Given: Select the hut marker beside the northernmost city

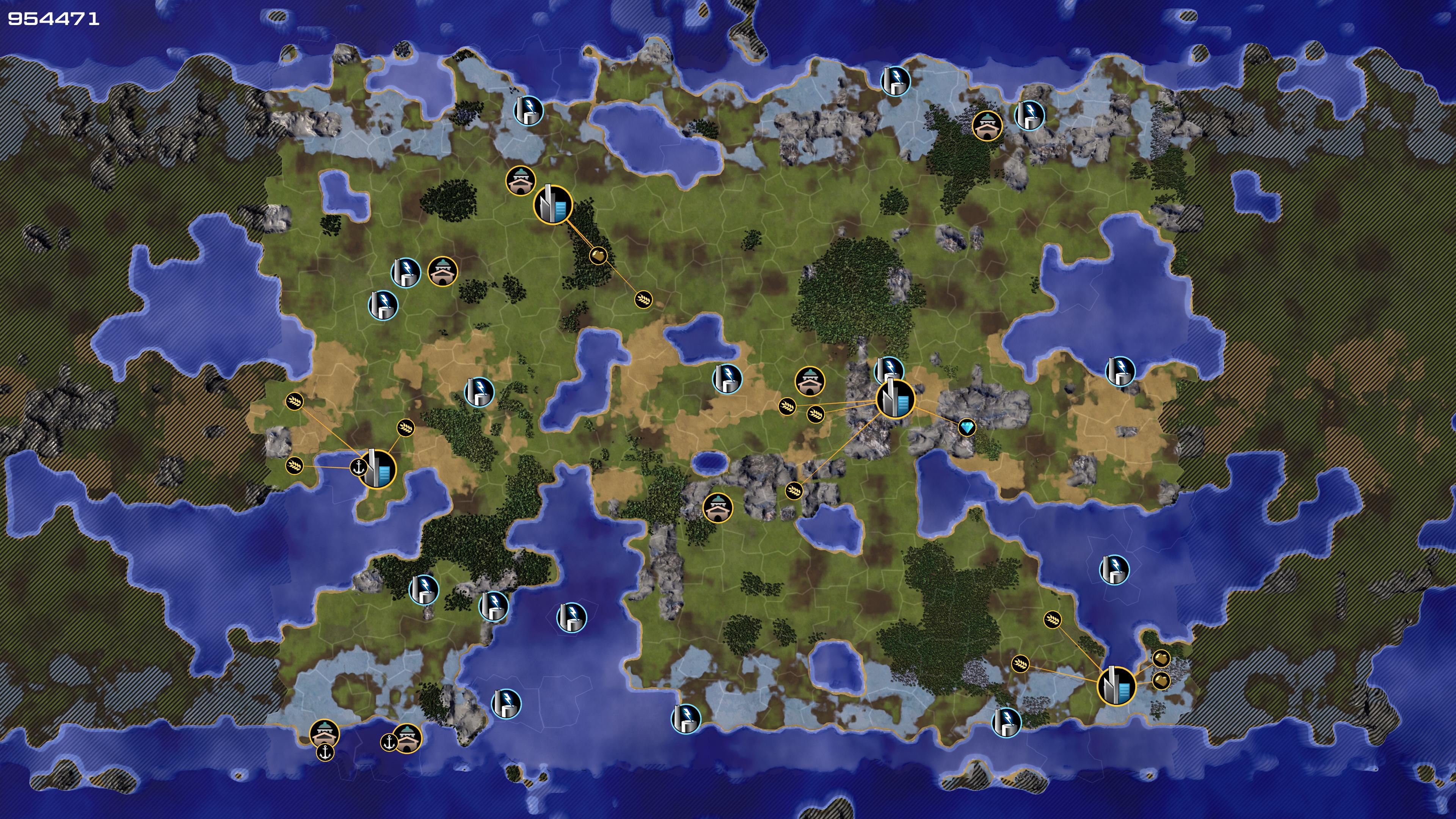Looking at the screenshot, I should point(521,181).
